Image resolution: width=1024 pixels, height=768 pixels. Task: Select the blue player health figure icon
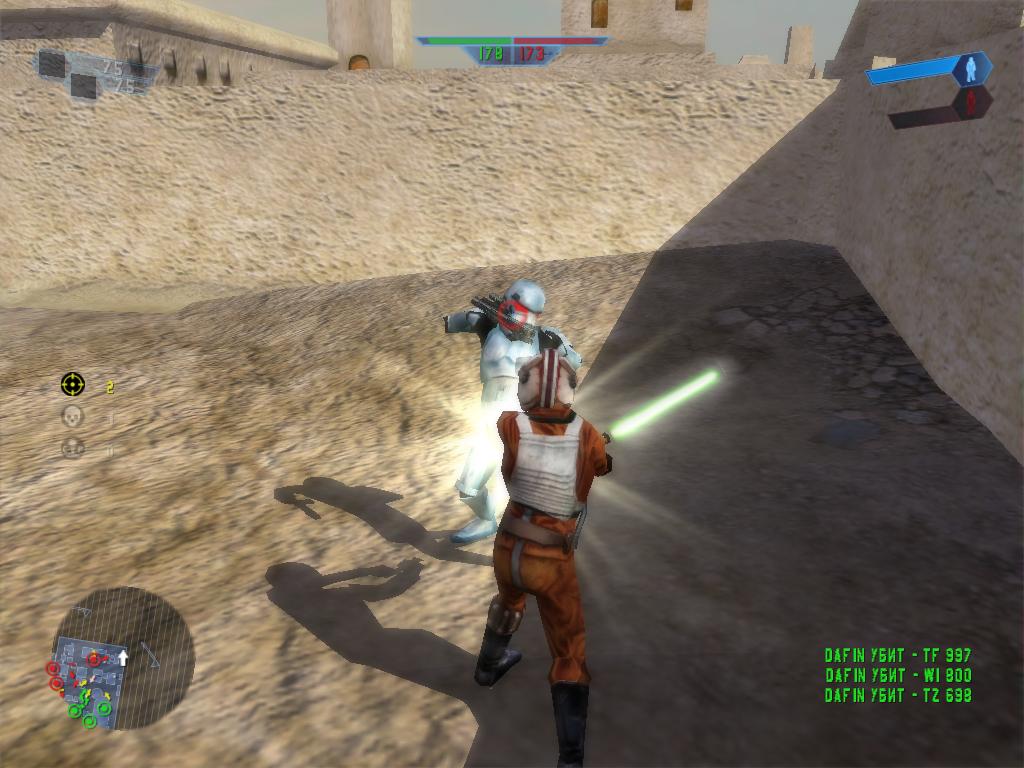click(967, 68)
